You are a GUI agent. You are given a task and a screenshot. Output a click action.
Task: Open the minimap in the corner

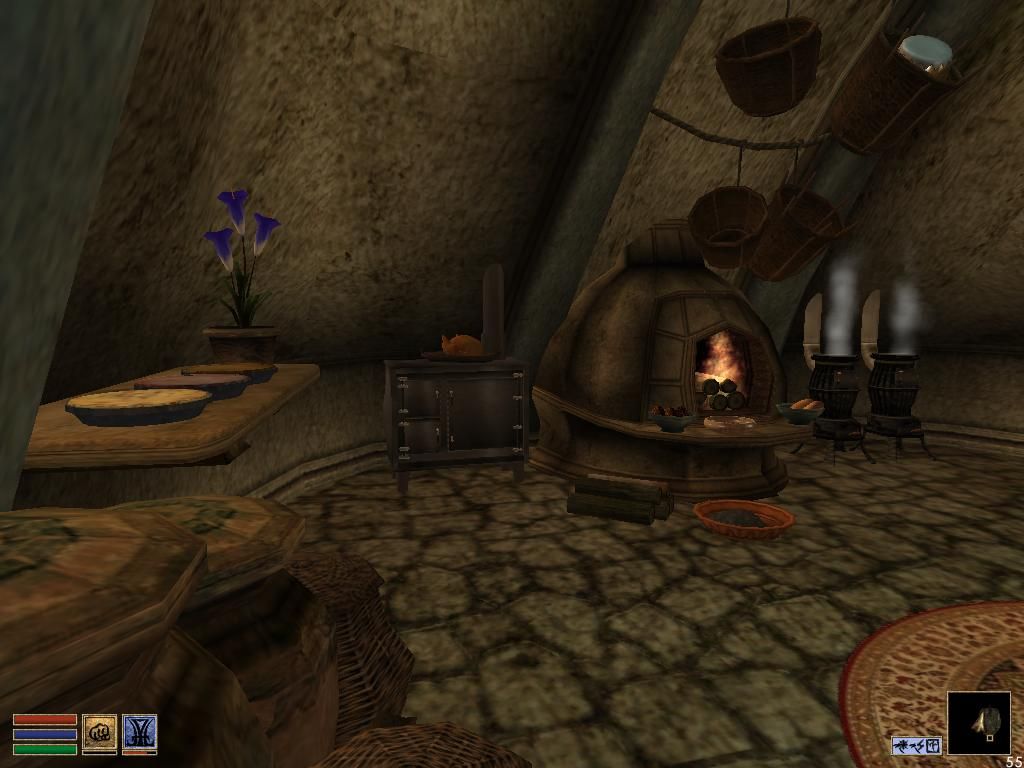(x=979, y=723)
